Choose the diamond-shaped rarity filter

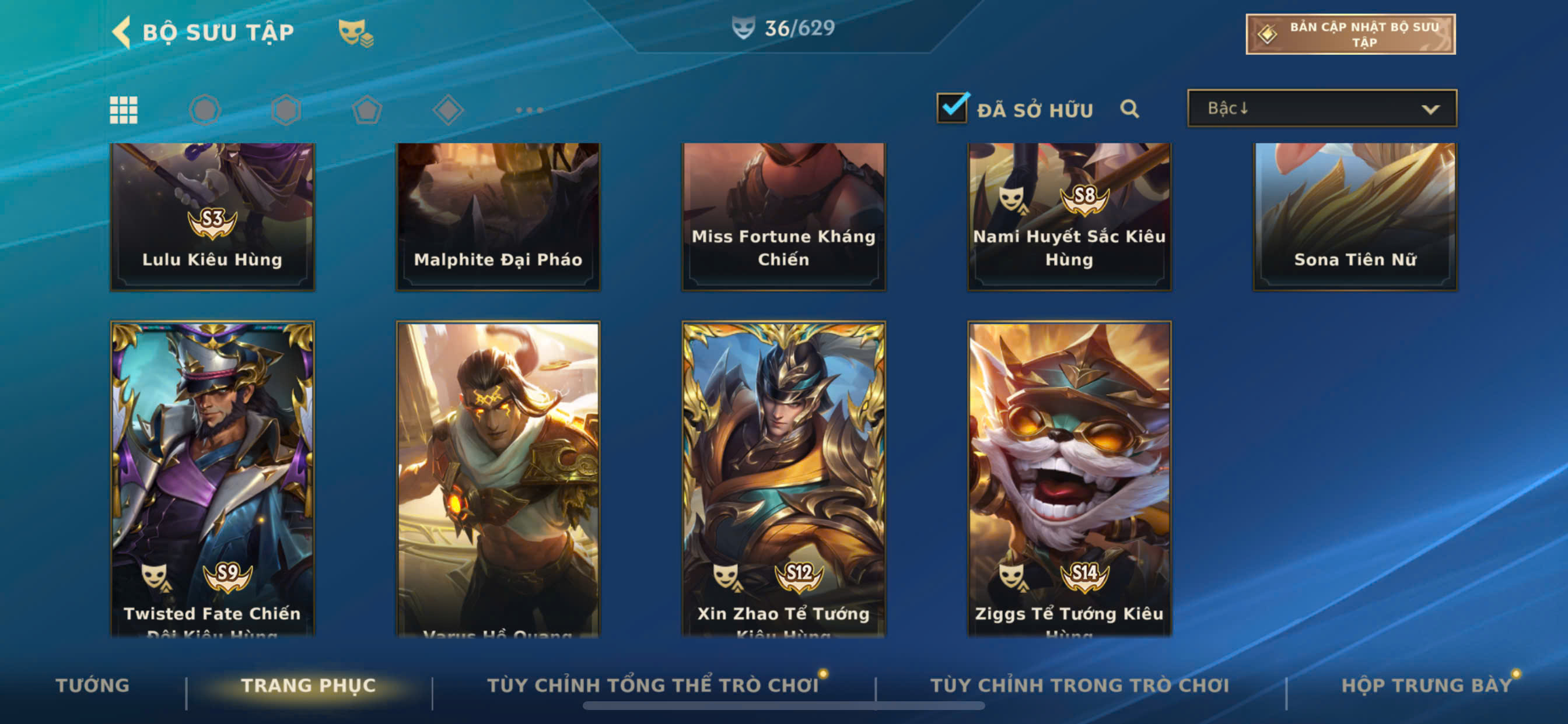tap(448, 110)
